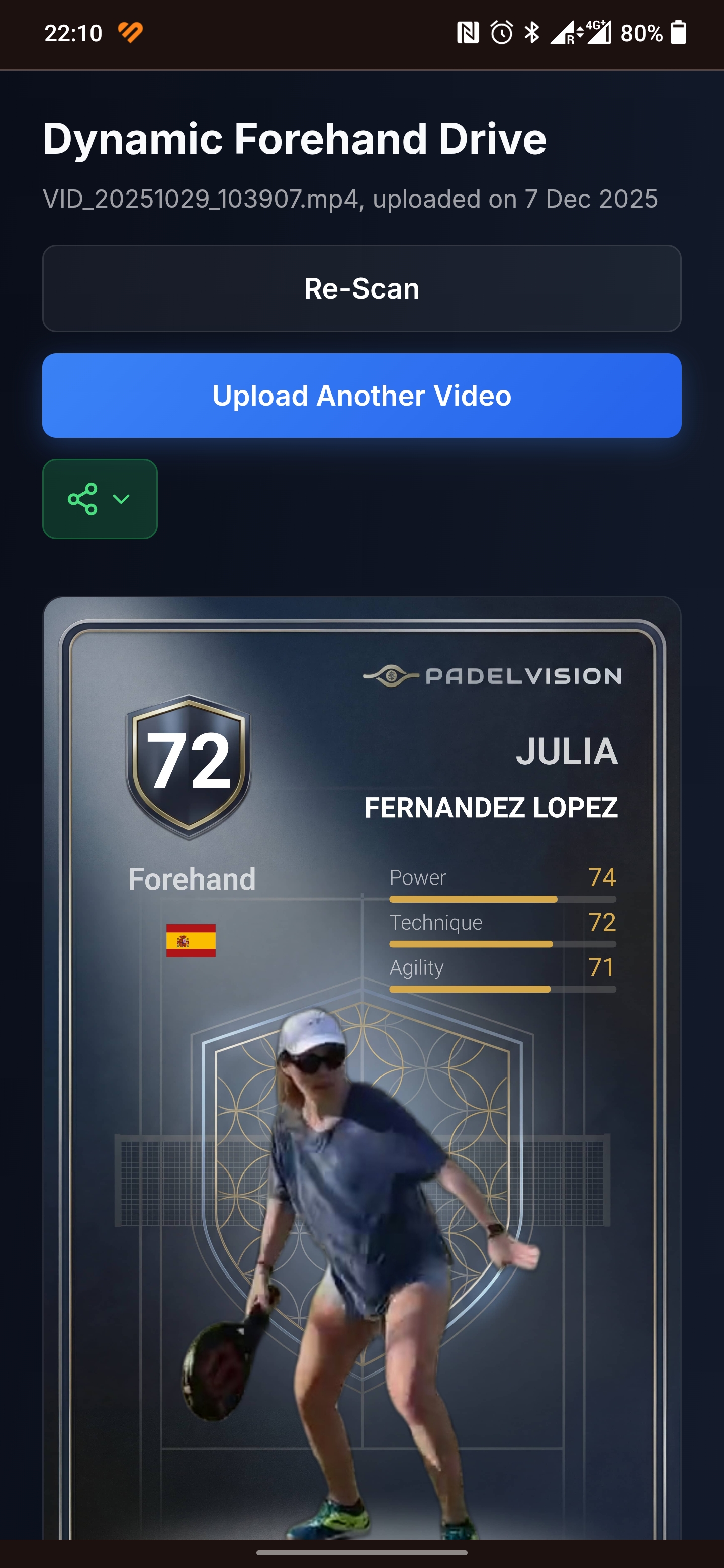Screen dimensions: 724x1568
Task: Click the Re-Scan button
Action: click(361, 288)
